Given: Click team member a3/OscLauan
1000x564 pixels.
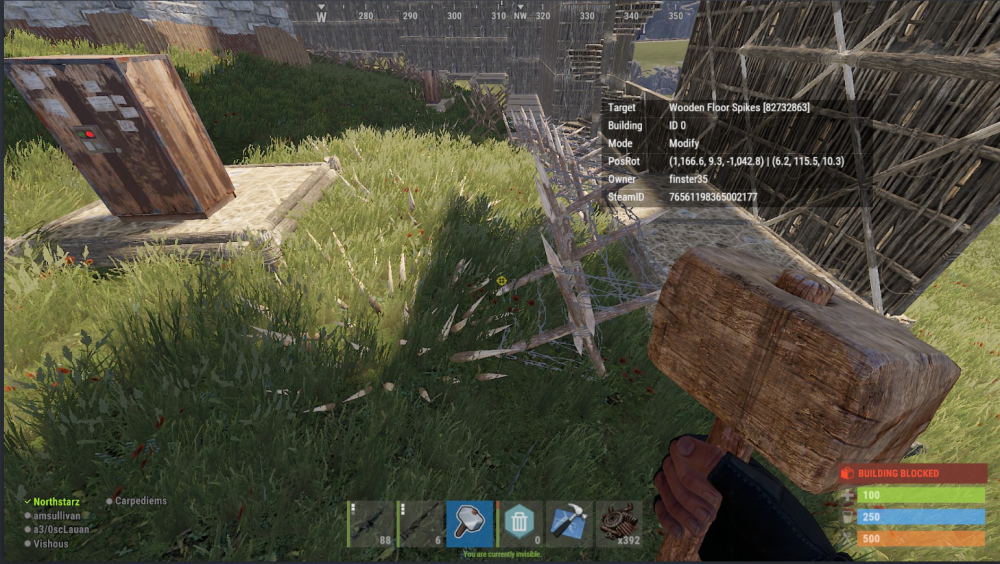Looking at the screenshot, I should (61, 528).
